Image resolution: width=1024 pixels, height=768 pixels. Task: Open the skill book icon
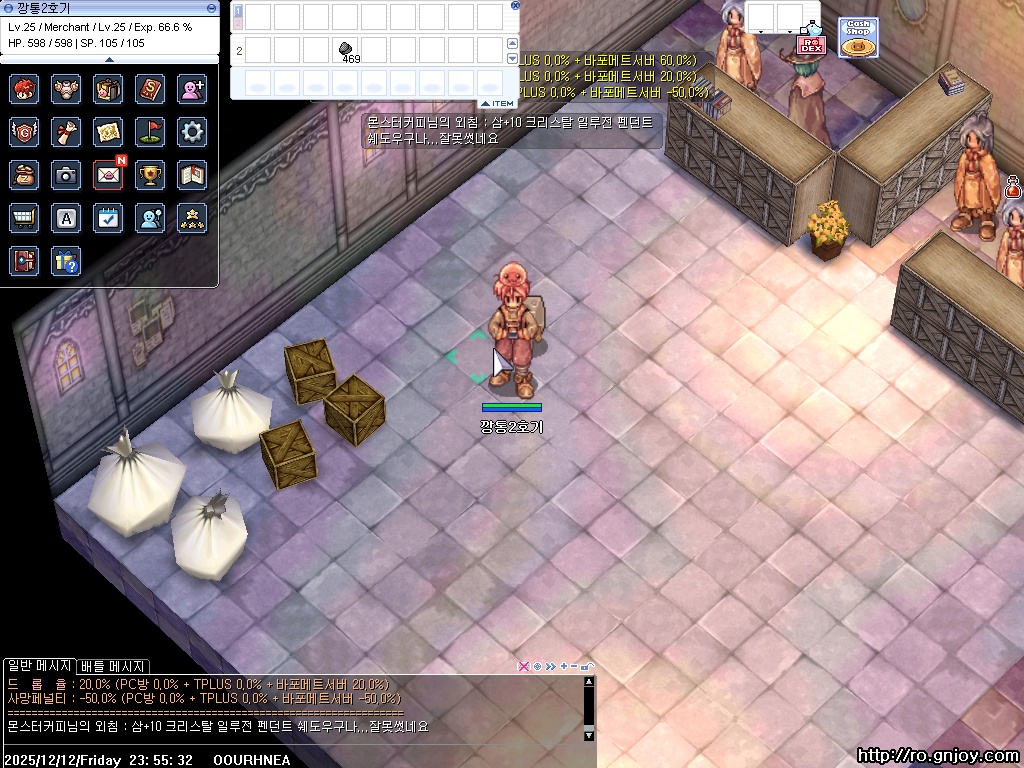pos(150,89)
